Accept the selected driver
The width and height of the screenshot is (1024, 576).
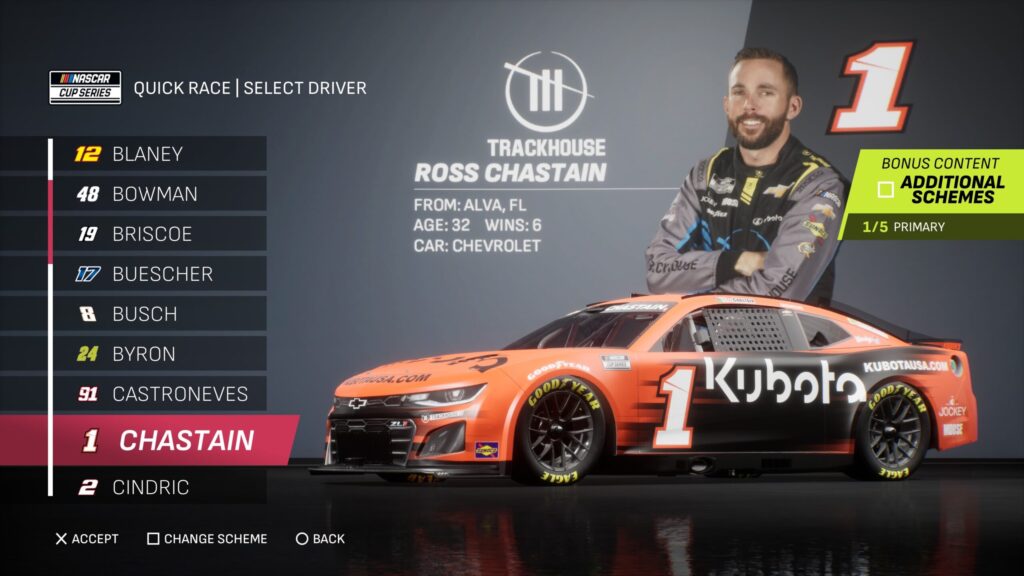[x=87, y=539]
